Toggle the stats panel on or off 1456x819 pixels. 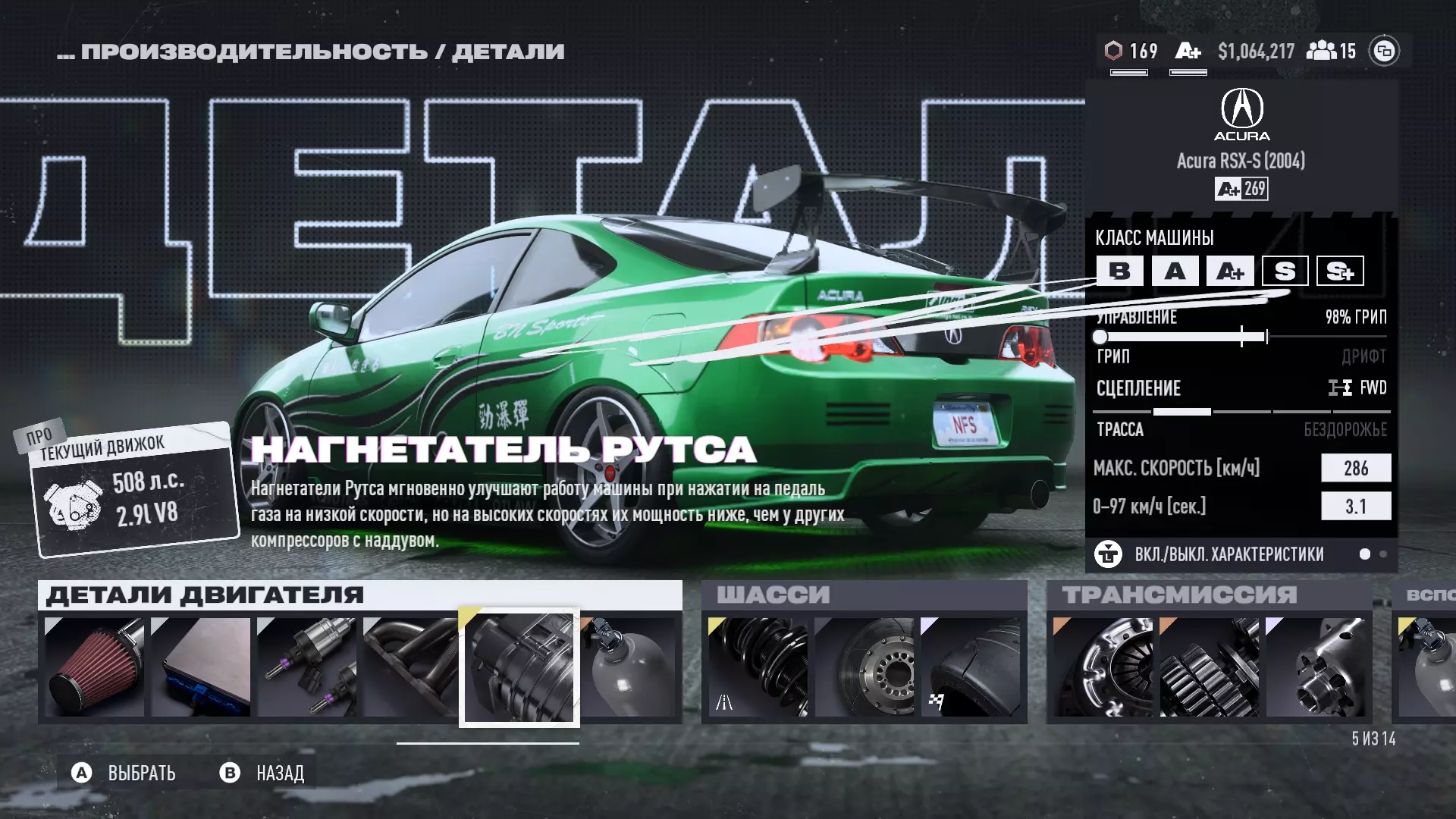[1228, 554]
